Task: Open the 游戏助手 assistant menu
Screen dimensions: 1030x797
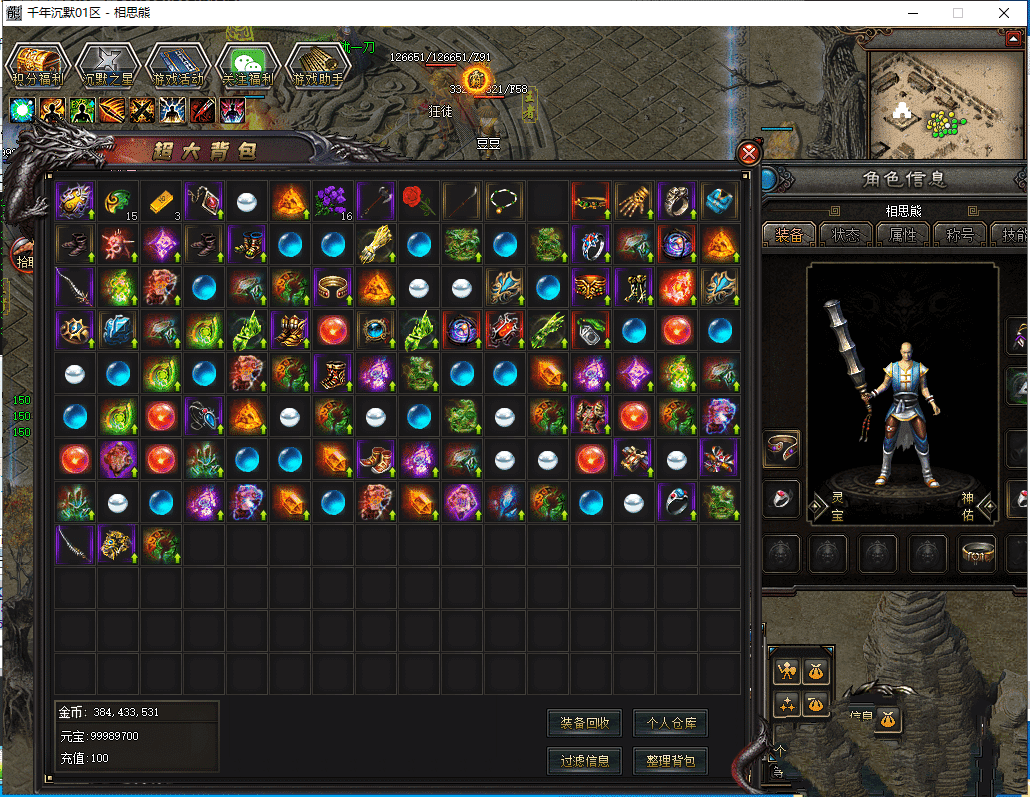Action: click(x=317, y=66)
